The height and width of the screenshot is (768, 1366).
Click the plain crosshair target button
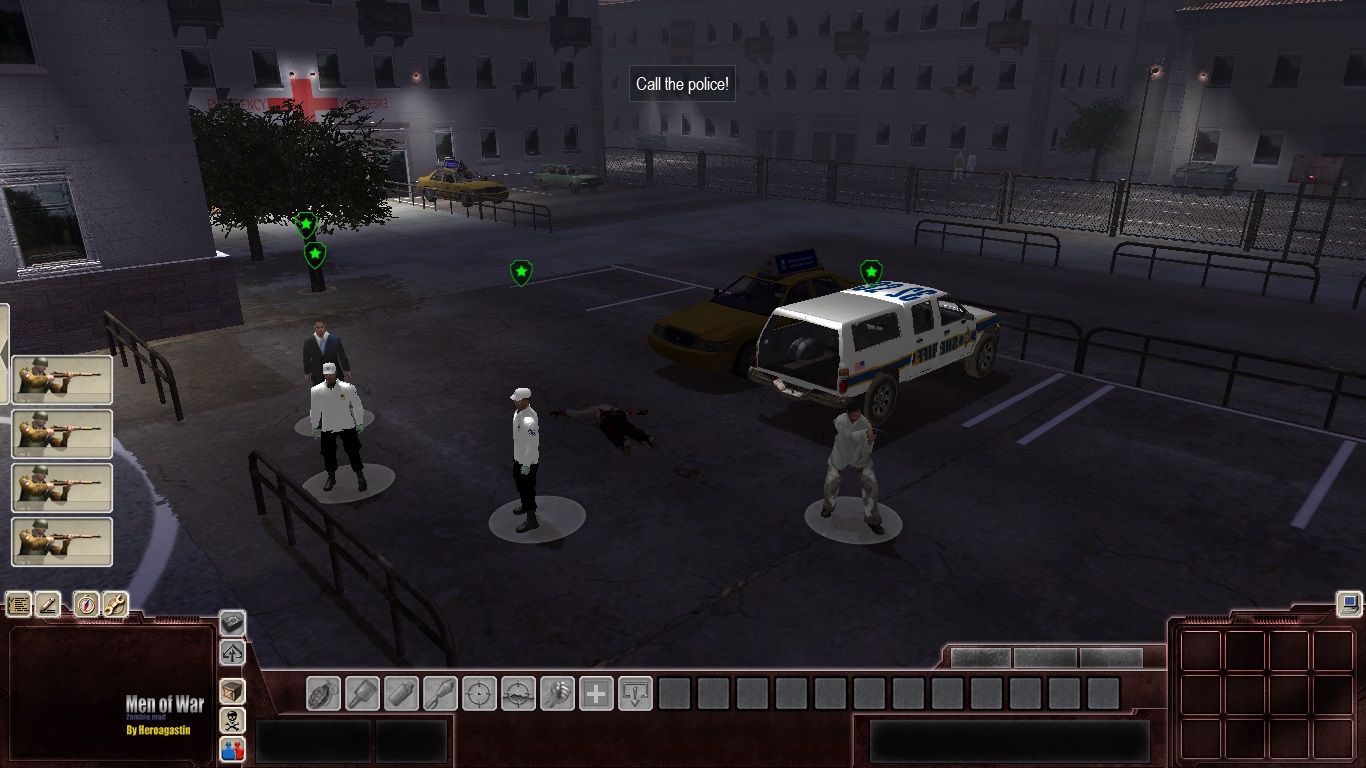[479, 693]
